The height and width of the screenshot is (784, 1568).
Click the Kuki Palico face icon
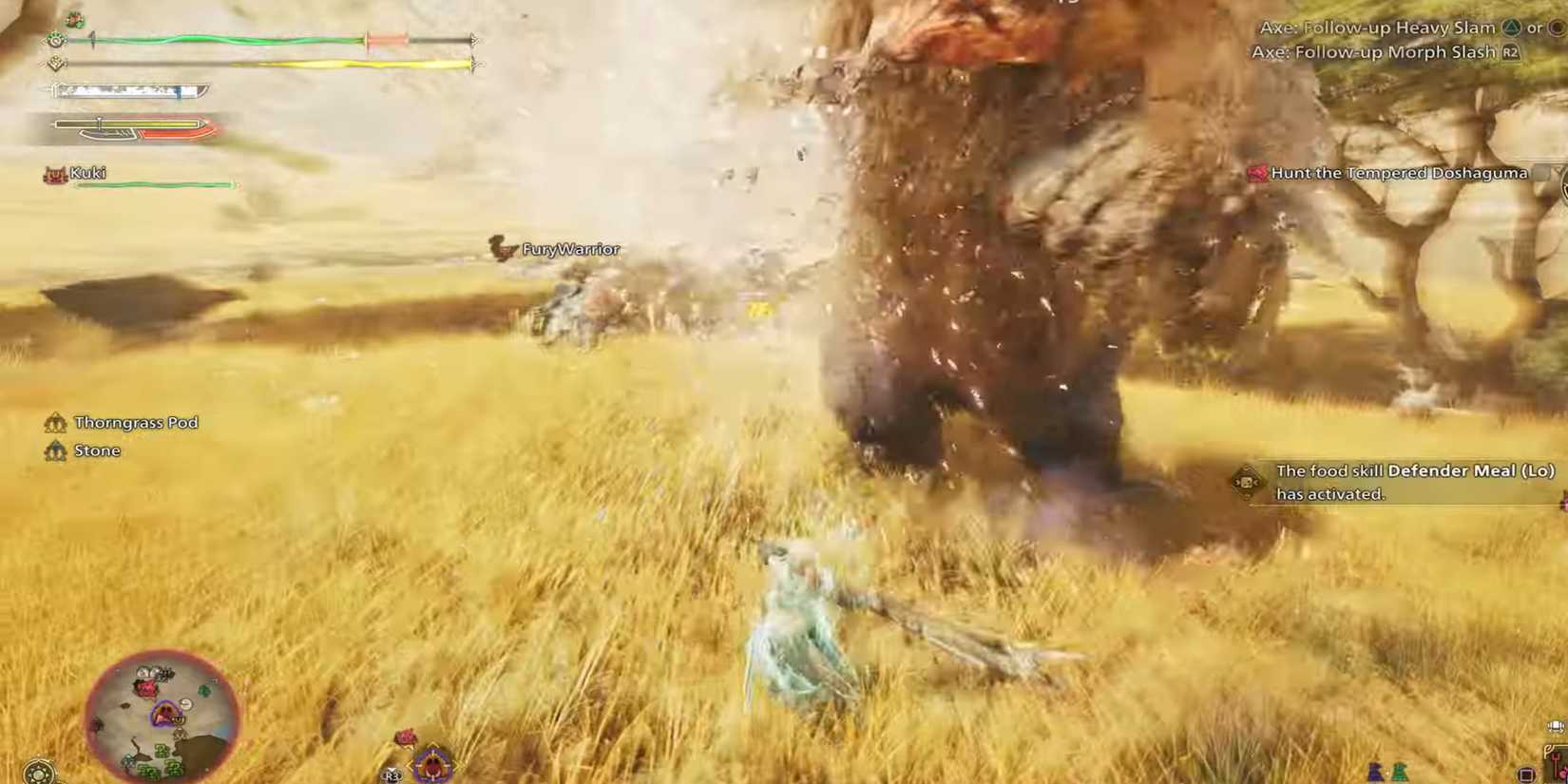click(x=53, y=174)
